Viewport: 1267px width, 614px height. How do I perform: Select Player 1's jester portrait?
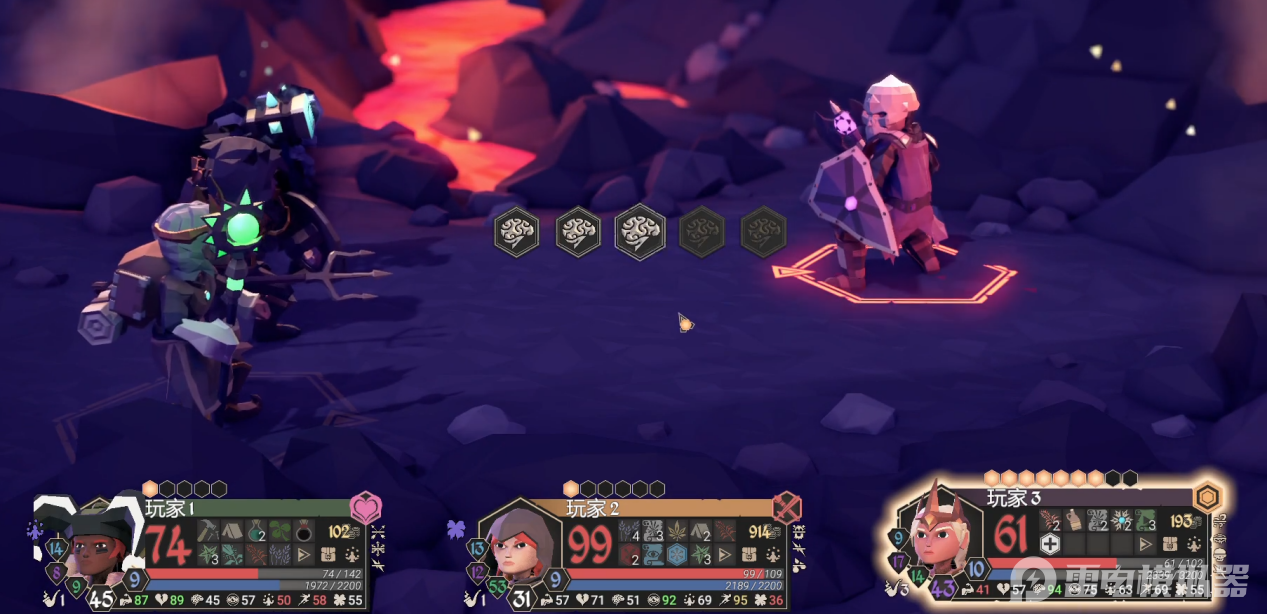click(92, 547)
